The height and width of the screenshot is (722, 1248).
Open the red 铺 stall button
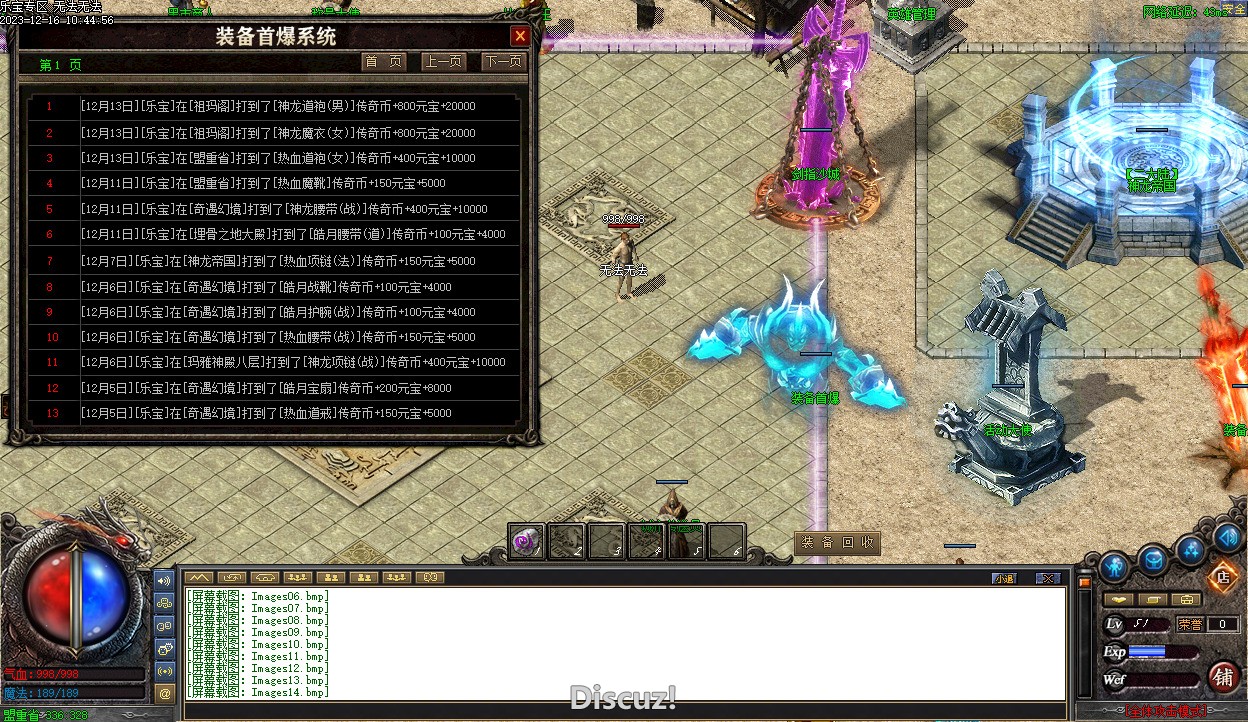(1223, 676)
